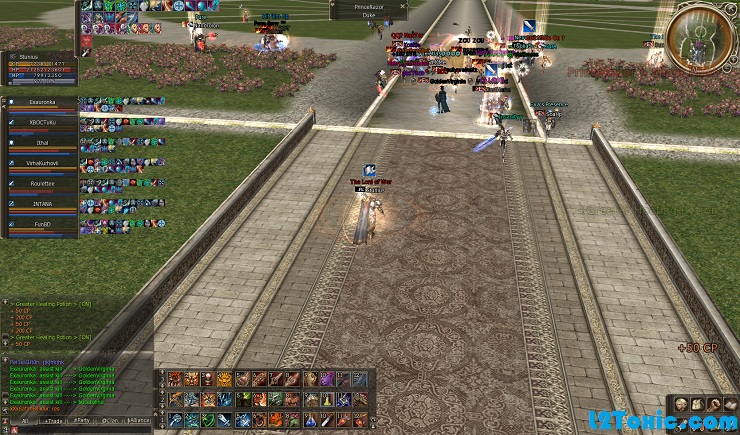Select party member INTANA

(x=42, y=204)
